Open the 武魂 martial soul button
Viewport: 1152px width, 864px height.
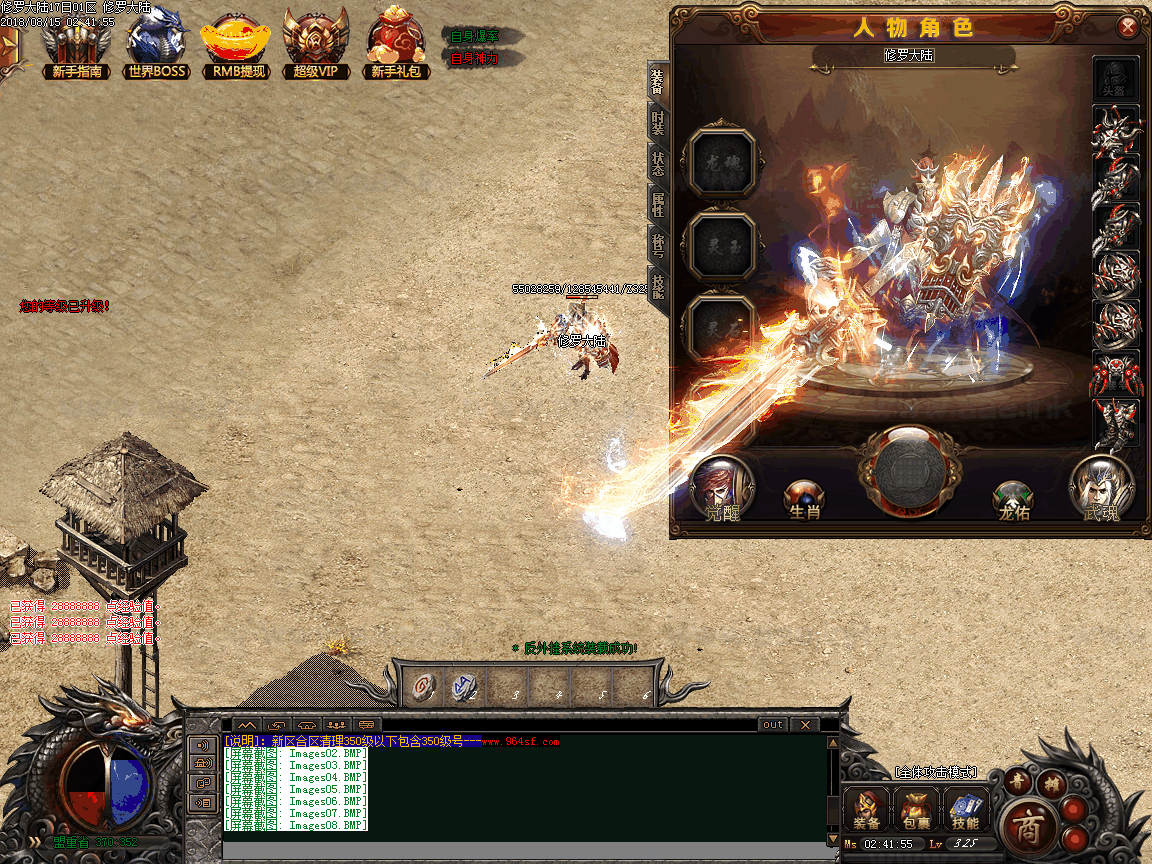(x=1101, y=488)
